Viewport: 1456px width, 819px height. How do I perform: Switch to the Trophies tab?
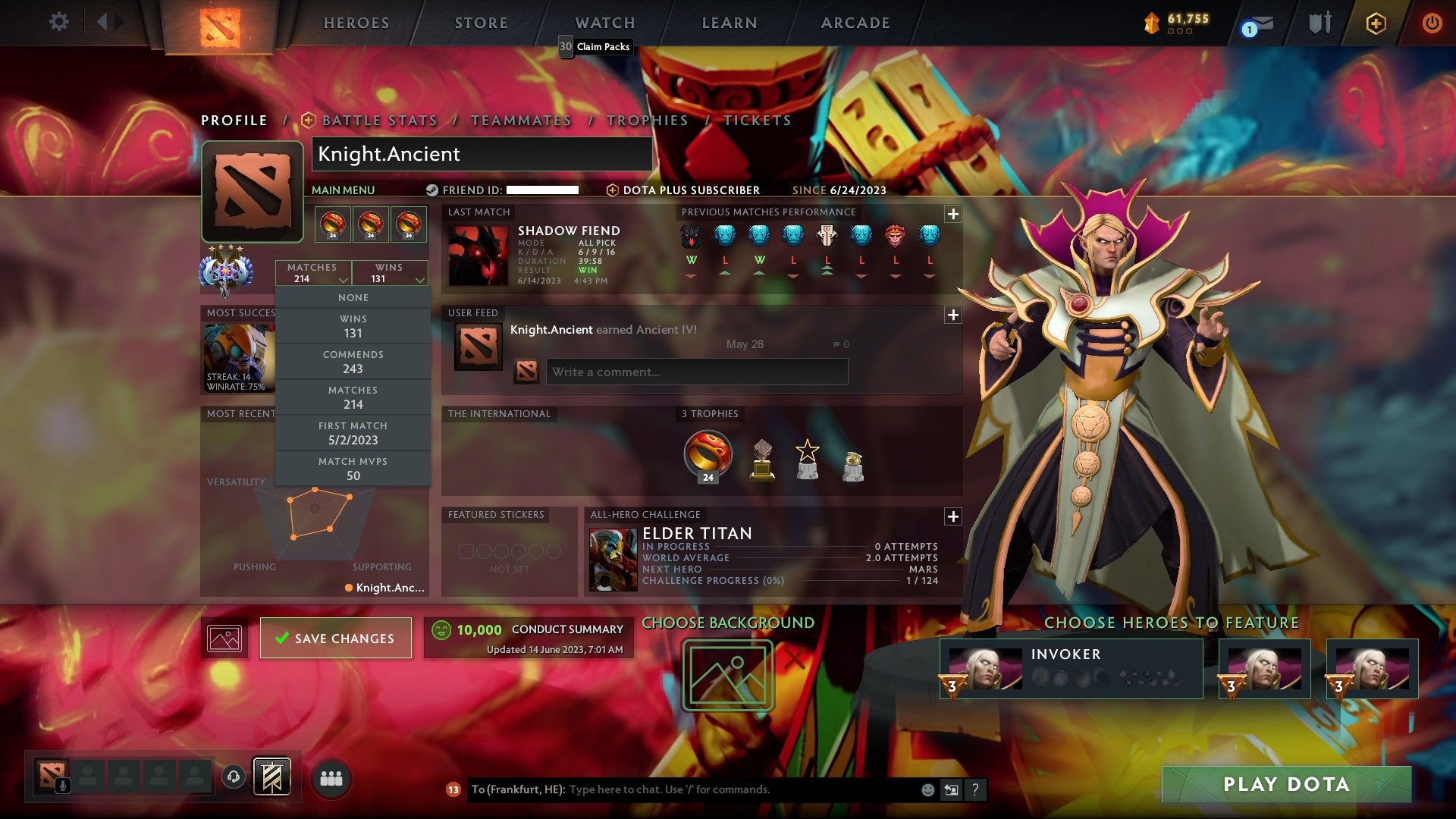(646, 120)
